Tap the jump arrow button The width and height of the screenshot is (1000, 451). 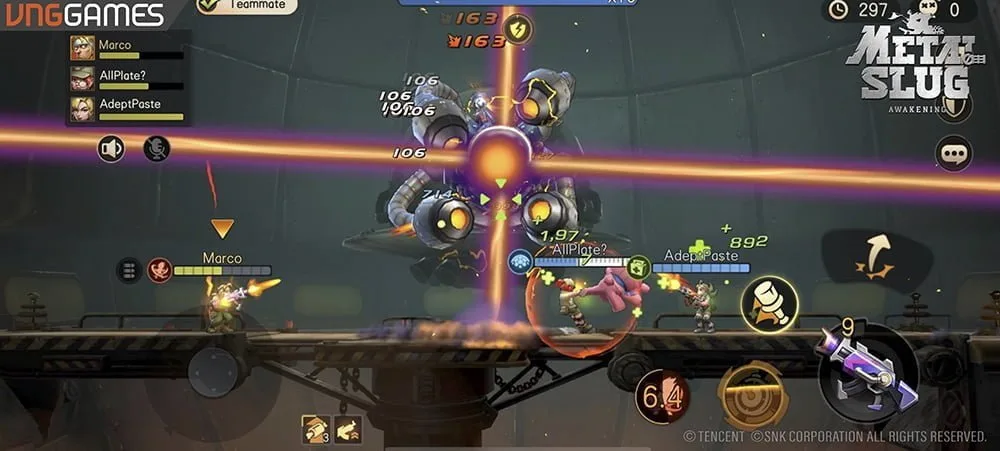coord(874,255)
